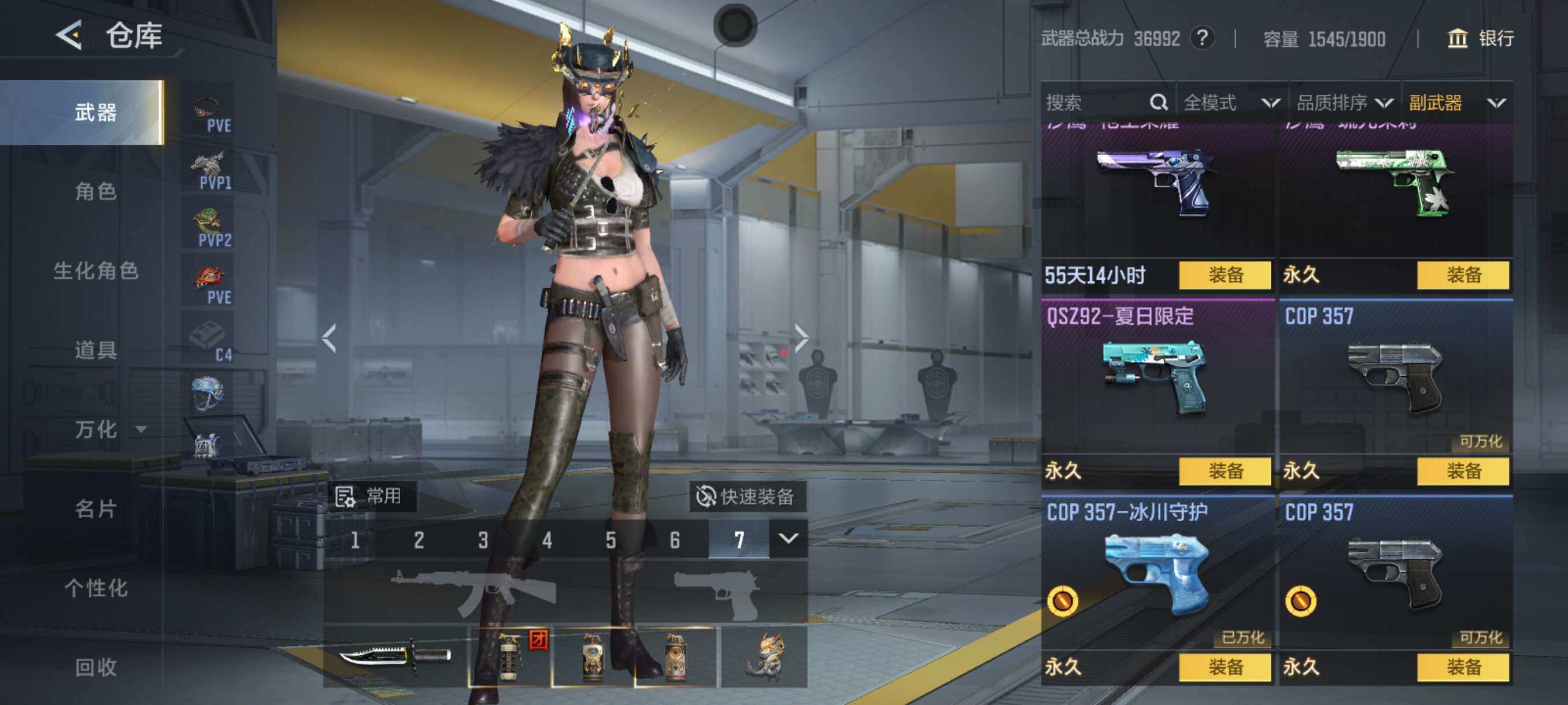1568x705 pixels.
Task: Open the 回收 section
Action: (95, 667)
